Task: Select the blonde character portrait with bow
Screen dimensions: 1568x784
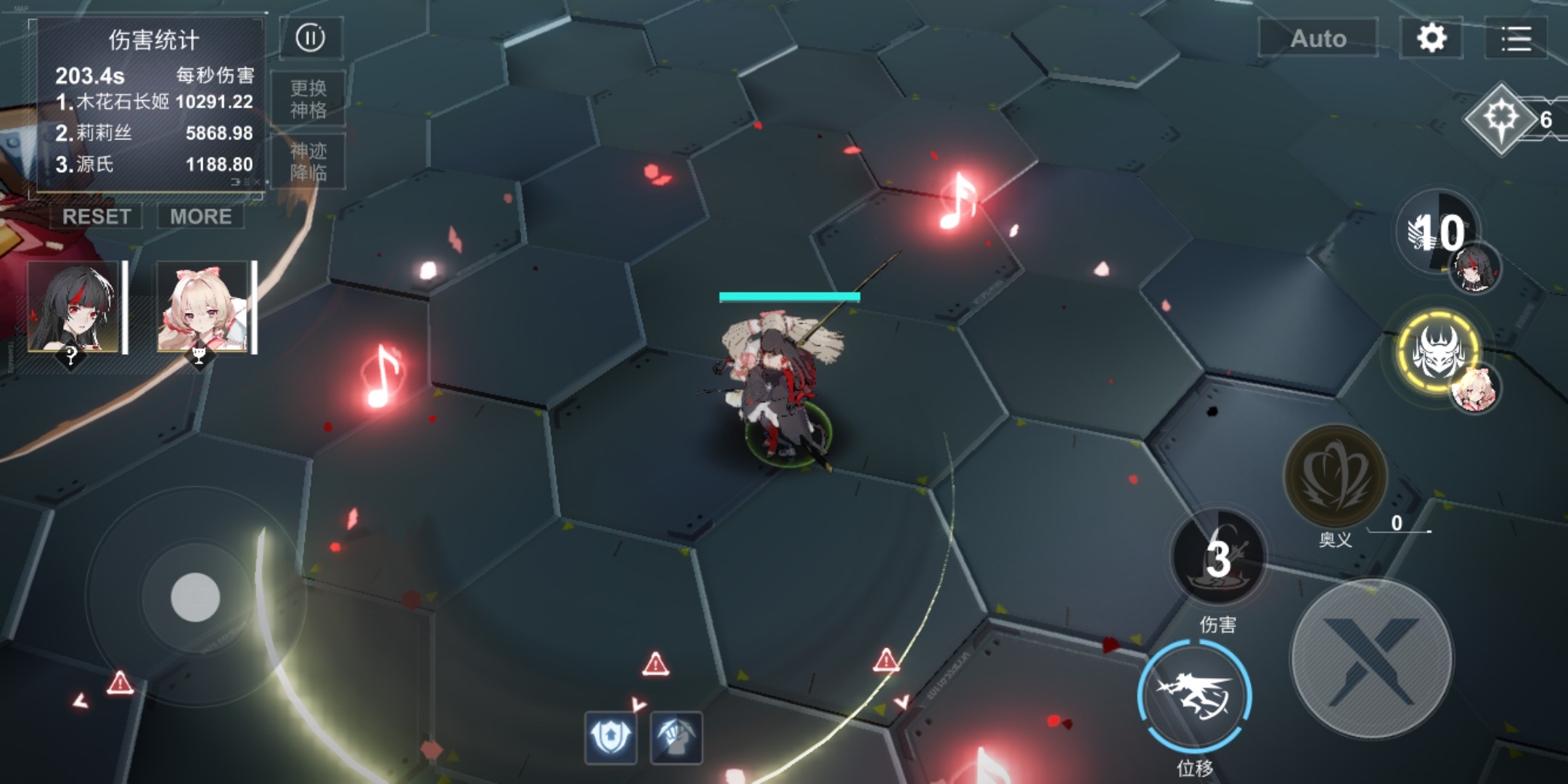Action: click(x=203, y=308)
